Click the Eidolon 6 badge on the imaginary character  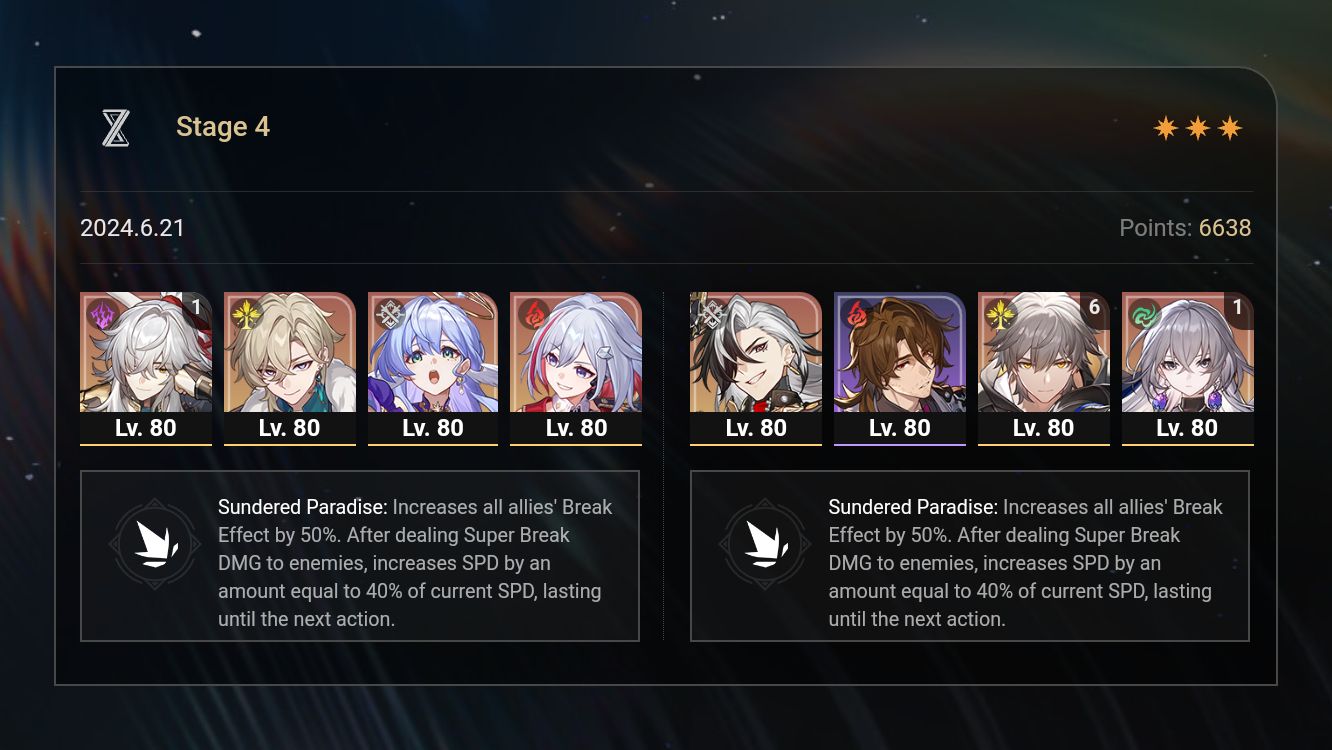1094,308
